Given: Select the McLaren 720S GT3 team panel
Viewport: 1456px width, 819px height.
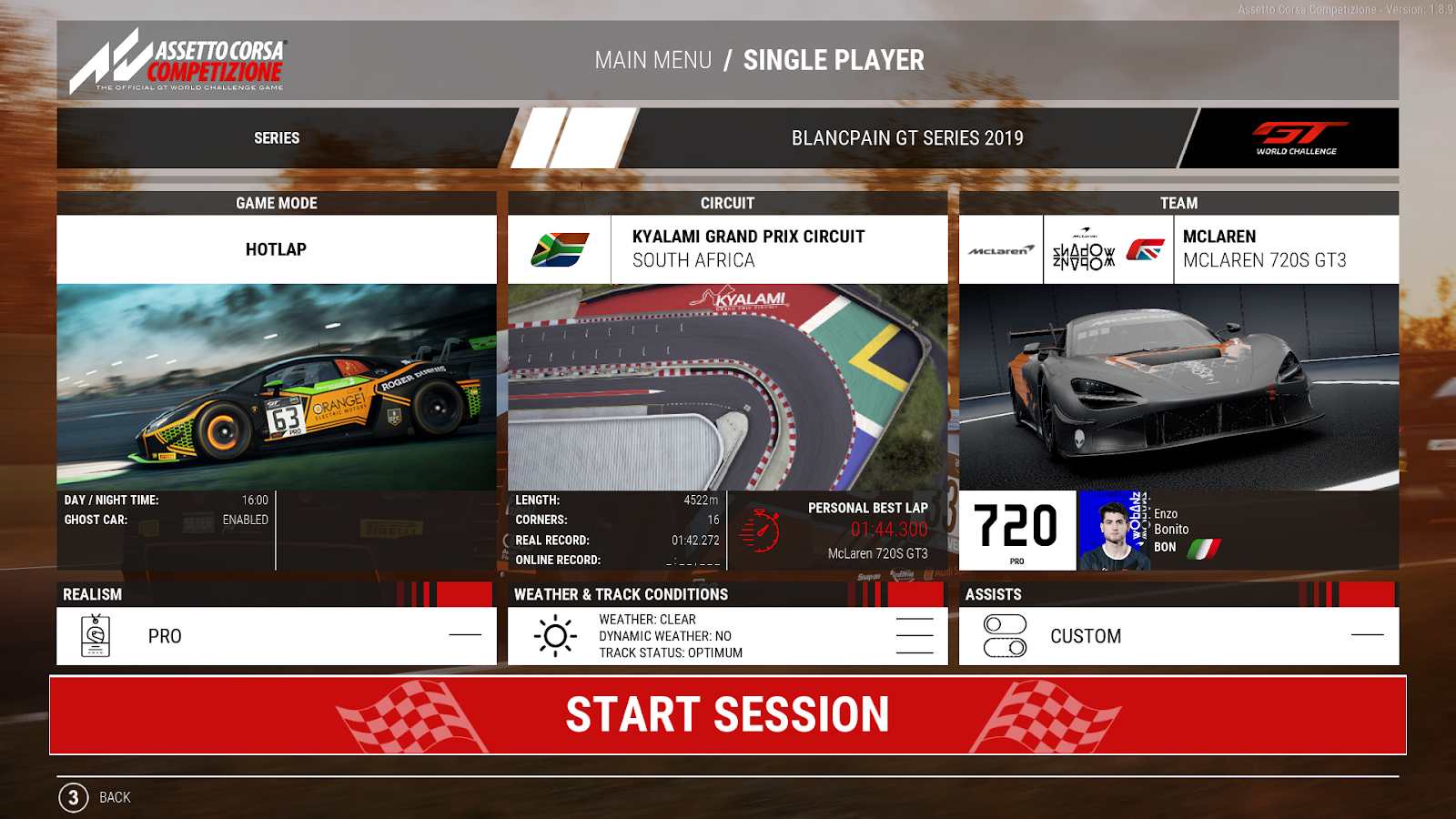Looking at the screenshot, I should [x=1264, y=248].
